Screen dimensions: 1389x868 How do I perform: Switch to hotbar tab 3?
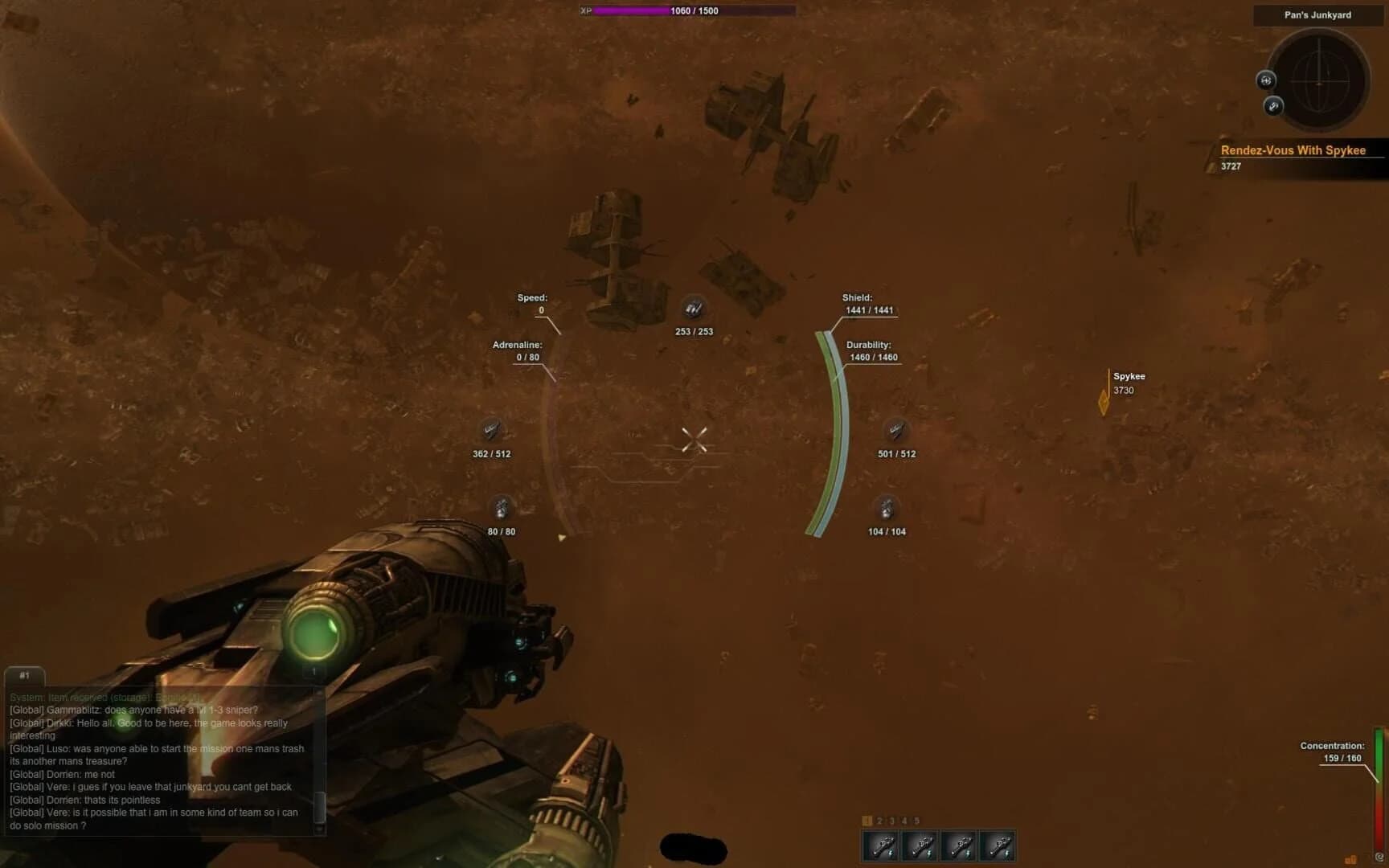tap(891, 821)
